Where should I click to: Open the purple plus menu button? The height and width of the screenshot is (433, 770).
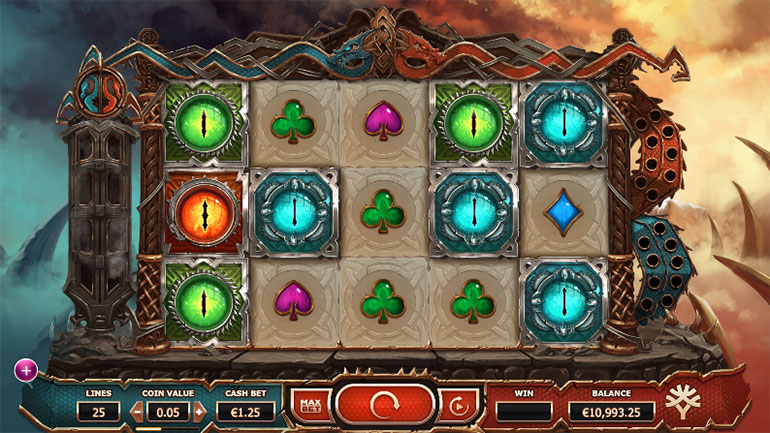tap(25, 371)
